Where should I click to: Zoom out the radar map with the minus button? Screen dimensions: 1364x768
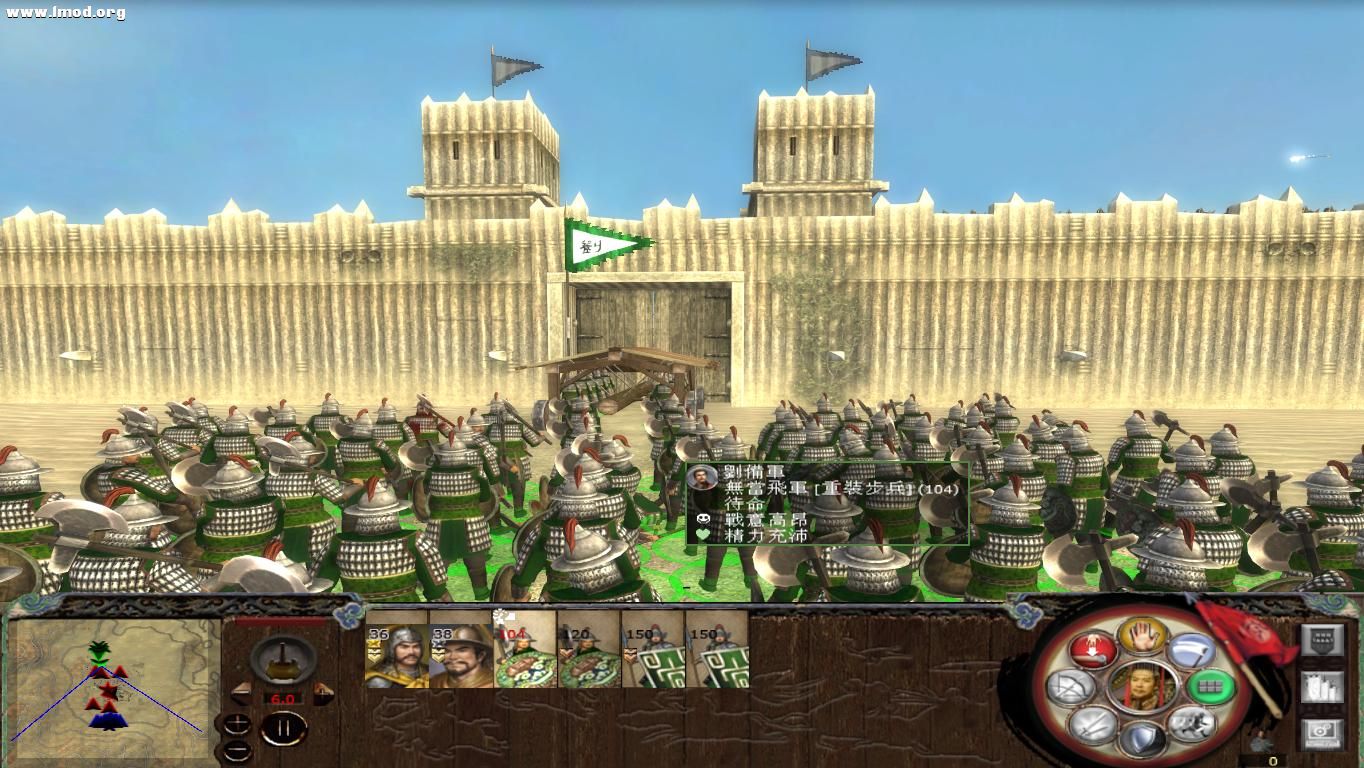pos(238,750)
